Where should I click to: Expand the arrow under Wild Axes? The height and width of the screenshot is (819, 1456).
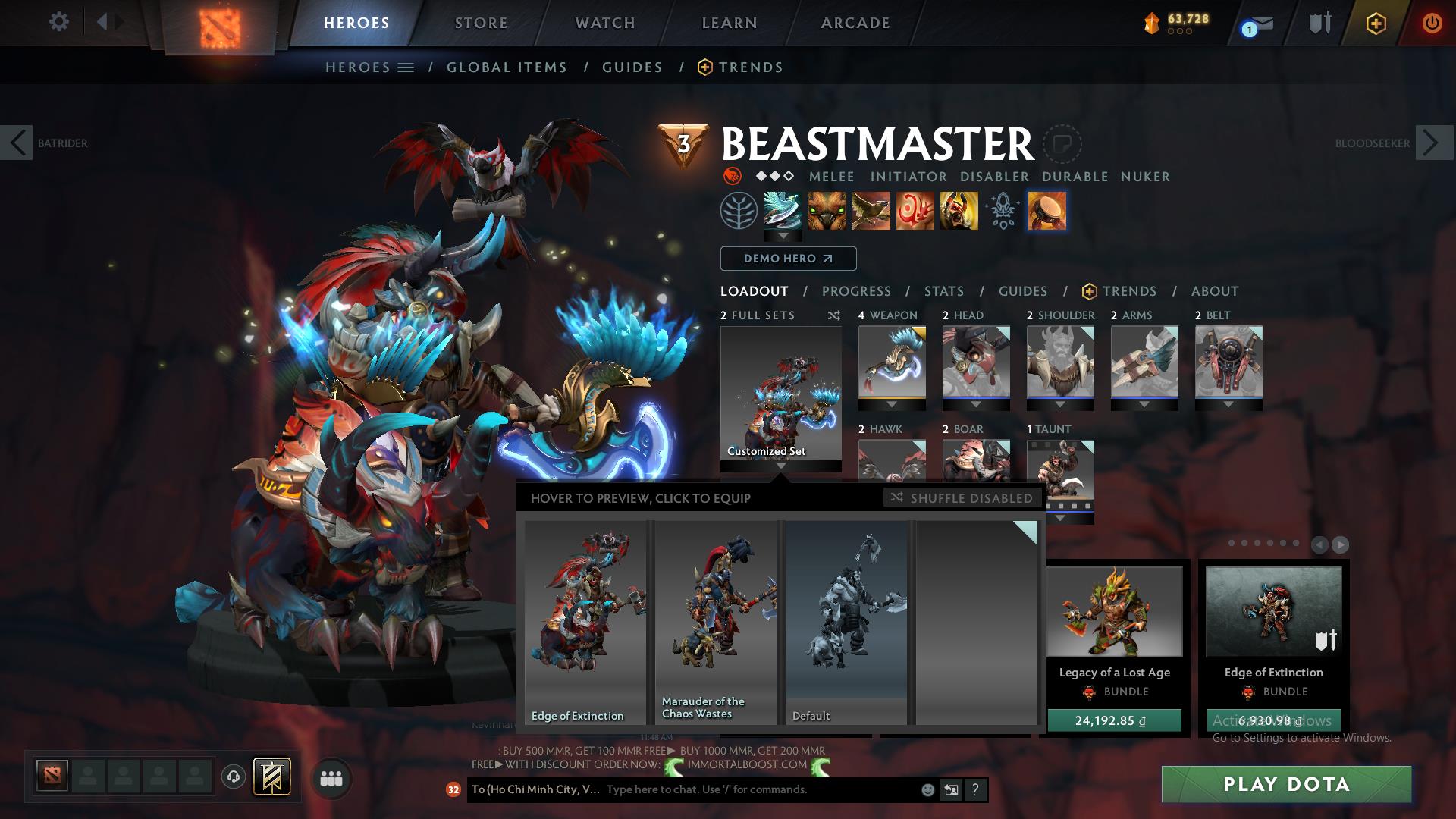(x=783, y=237)
